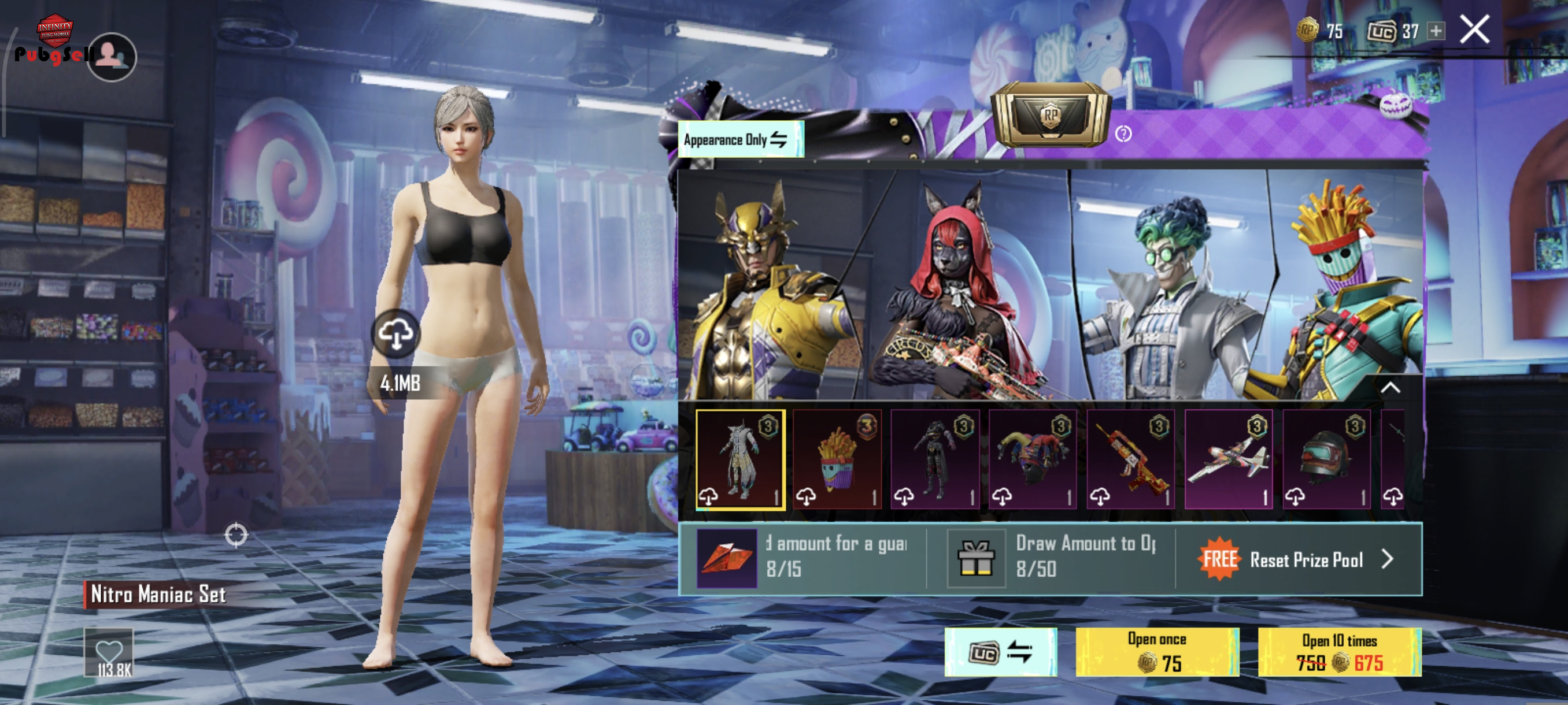Close the crate screen with the X

pyautogui.click(x=1474, y=30)
